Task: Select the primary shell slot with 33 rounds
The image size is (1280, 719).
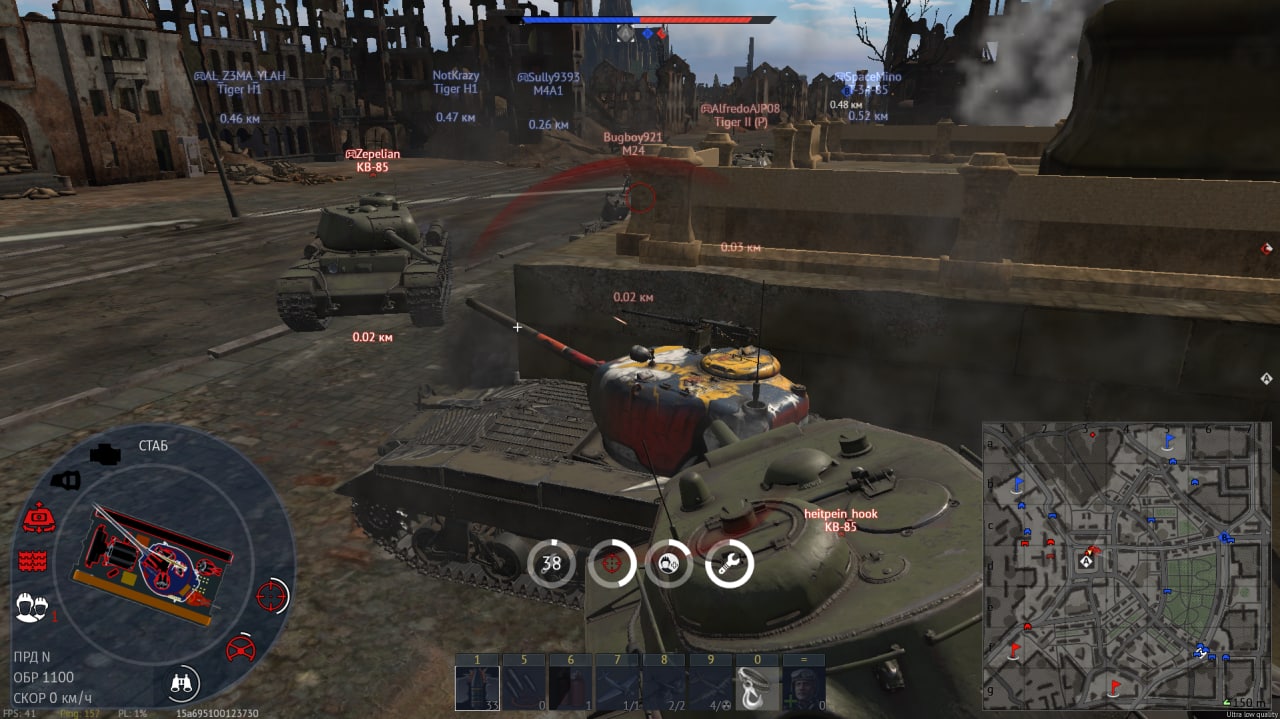Action: coord(475,687)
